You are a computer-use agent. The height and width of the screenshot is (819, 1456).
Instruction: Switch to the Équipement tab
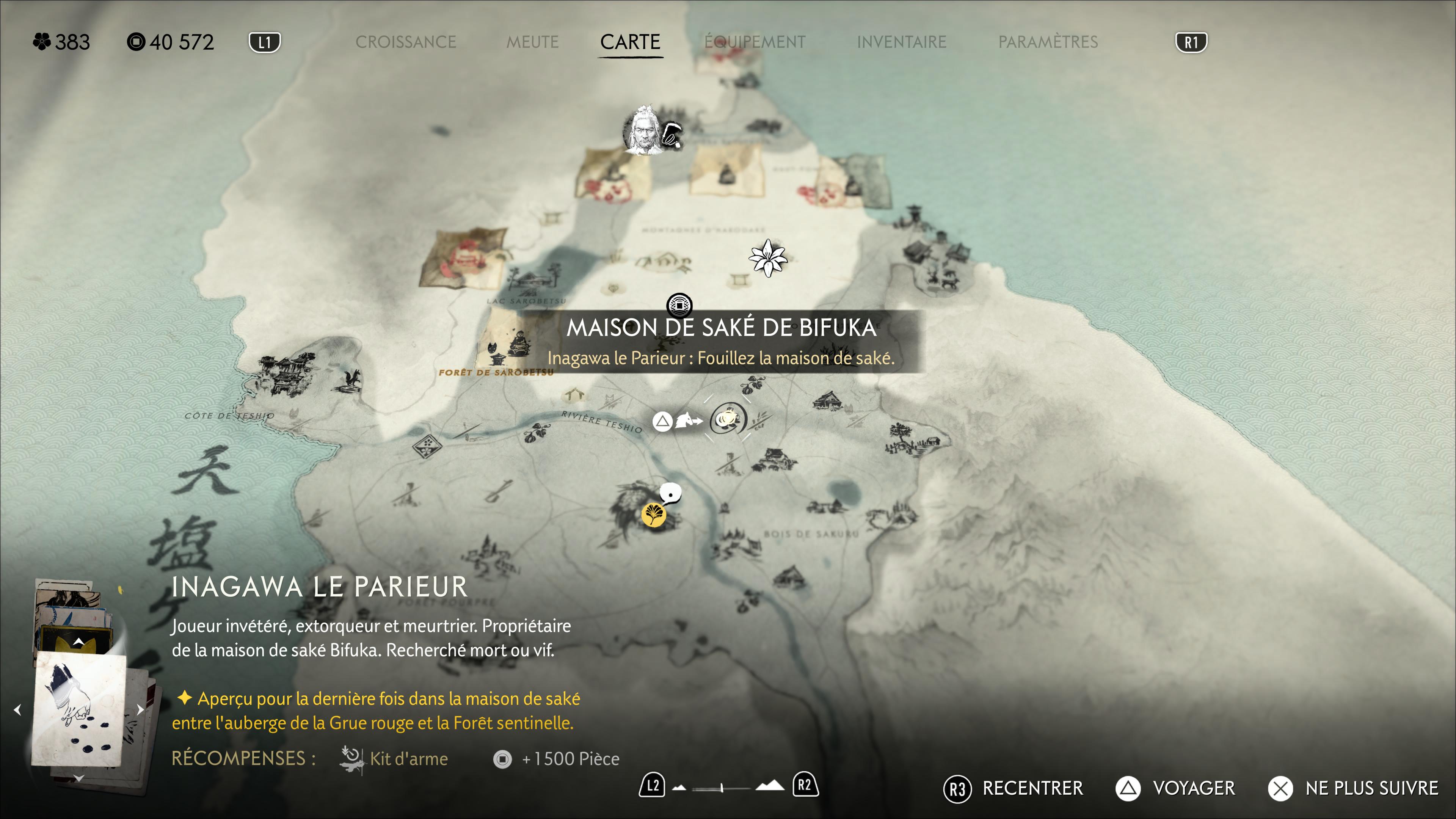click(x=755, y=42)
